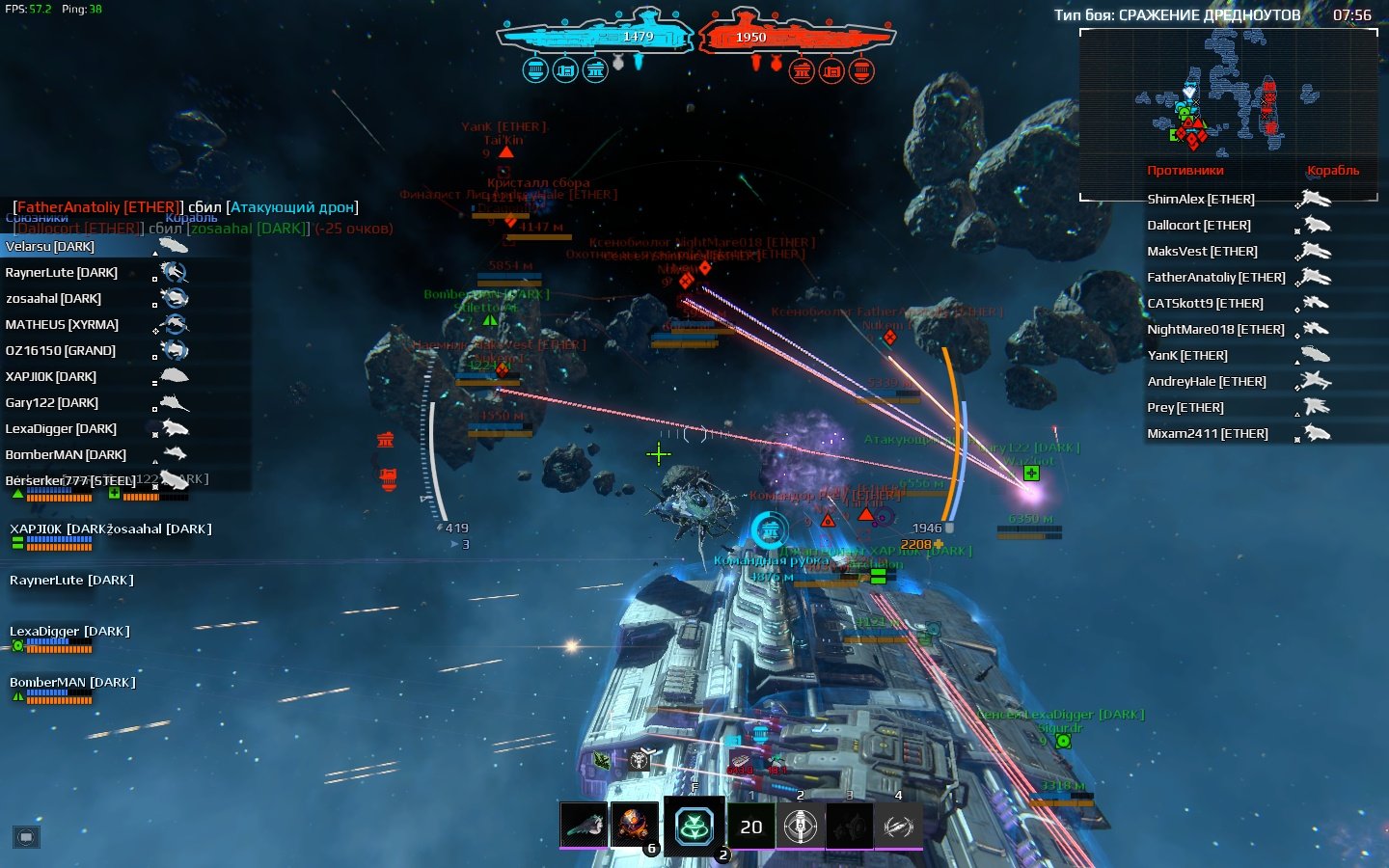Click the module slot on 20-second cooldown
This screenshot has width=1389, height=868.
(x=751, y=827)
